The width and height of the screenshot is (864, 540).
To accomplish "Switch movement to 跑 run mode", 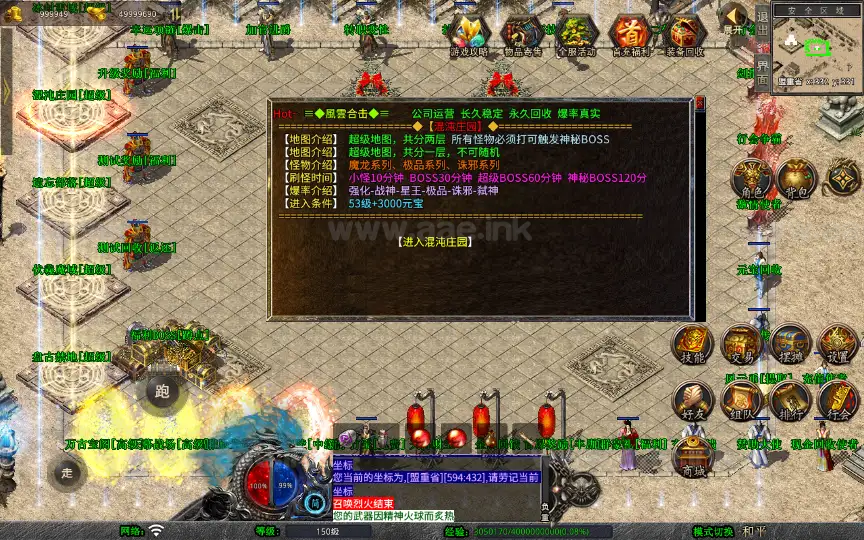I will click(x=163, y=391).
